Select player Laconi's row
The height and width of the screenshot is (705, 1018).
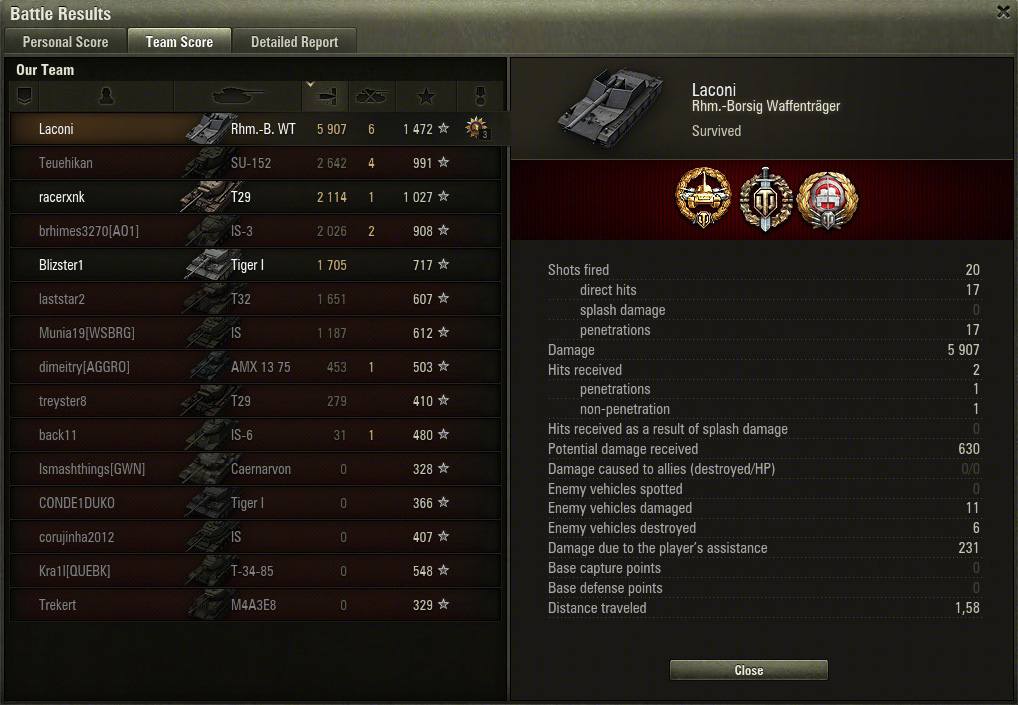click(x=255, y=129)
